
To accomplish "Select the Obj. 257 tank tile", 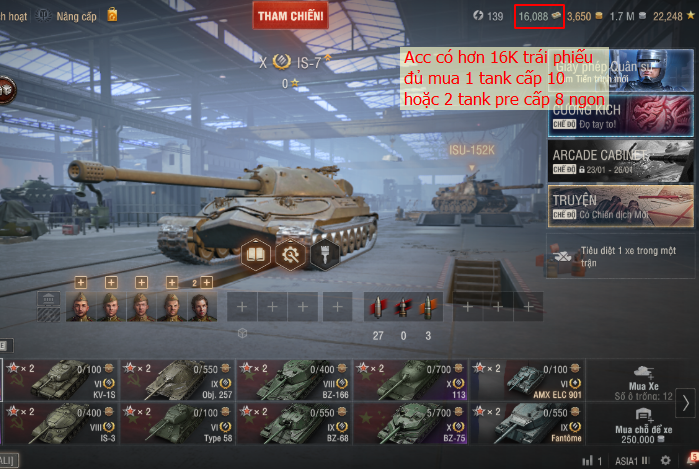I will 176,379.
